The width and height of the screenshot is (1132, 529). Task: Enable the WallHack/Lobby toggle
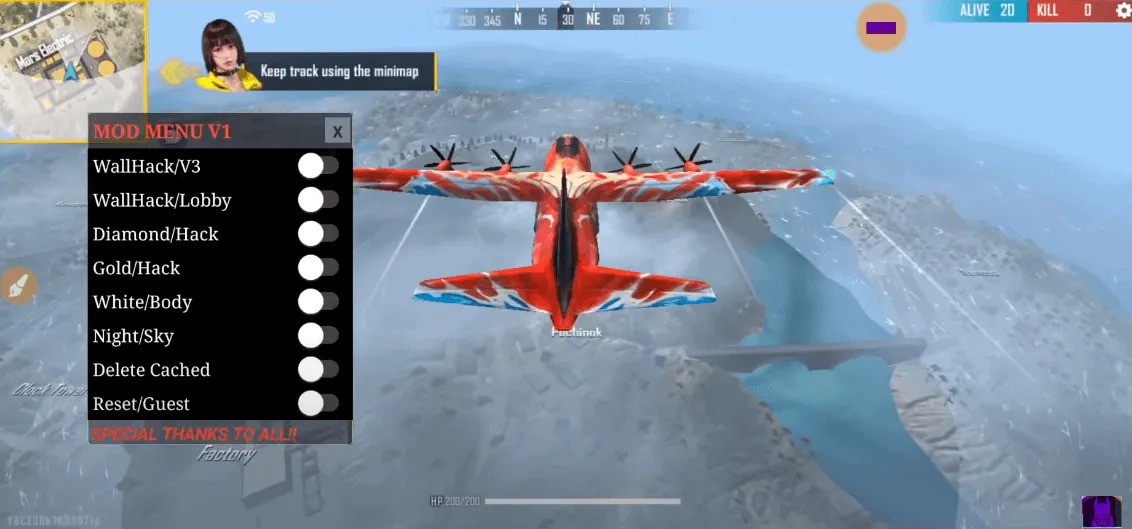coord(318,200)
